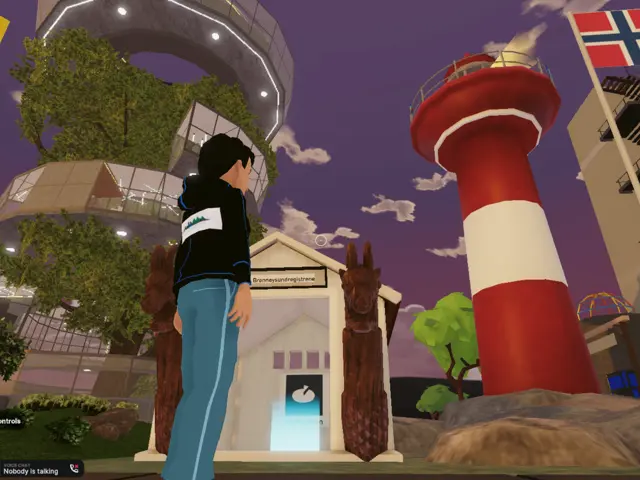Click the voice chat phone icon
This screenshot has height=480, width=640.
coord(76,468)
